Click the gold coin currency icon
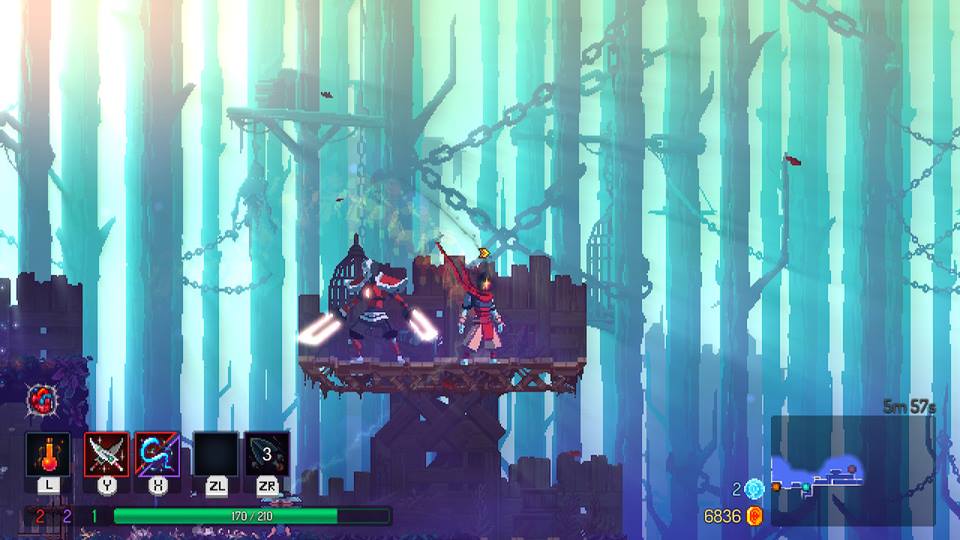The height and width of the screenshot is (540, 960). 755,516
